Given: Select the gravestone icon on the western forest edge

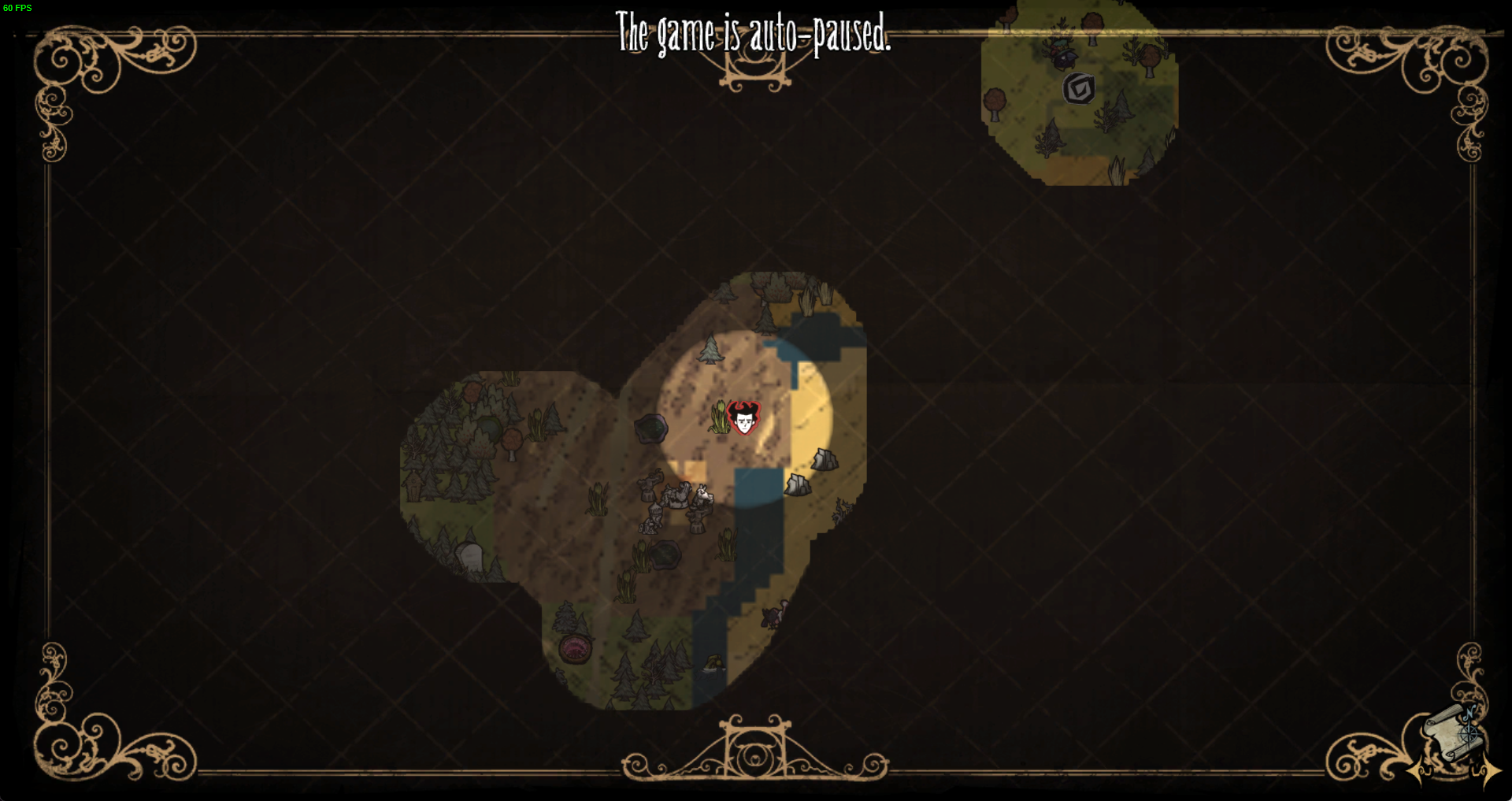Looking at the screenshot, I should click(470, 556).
